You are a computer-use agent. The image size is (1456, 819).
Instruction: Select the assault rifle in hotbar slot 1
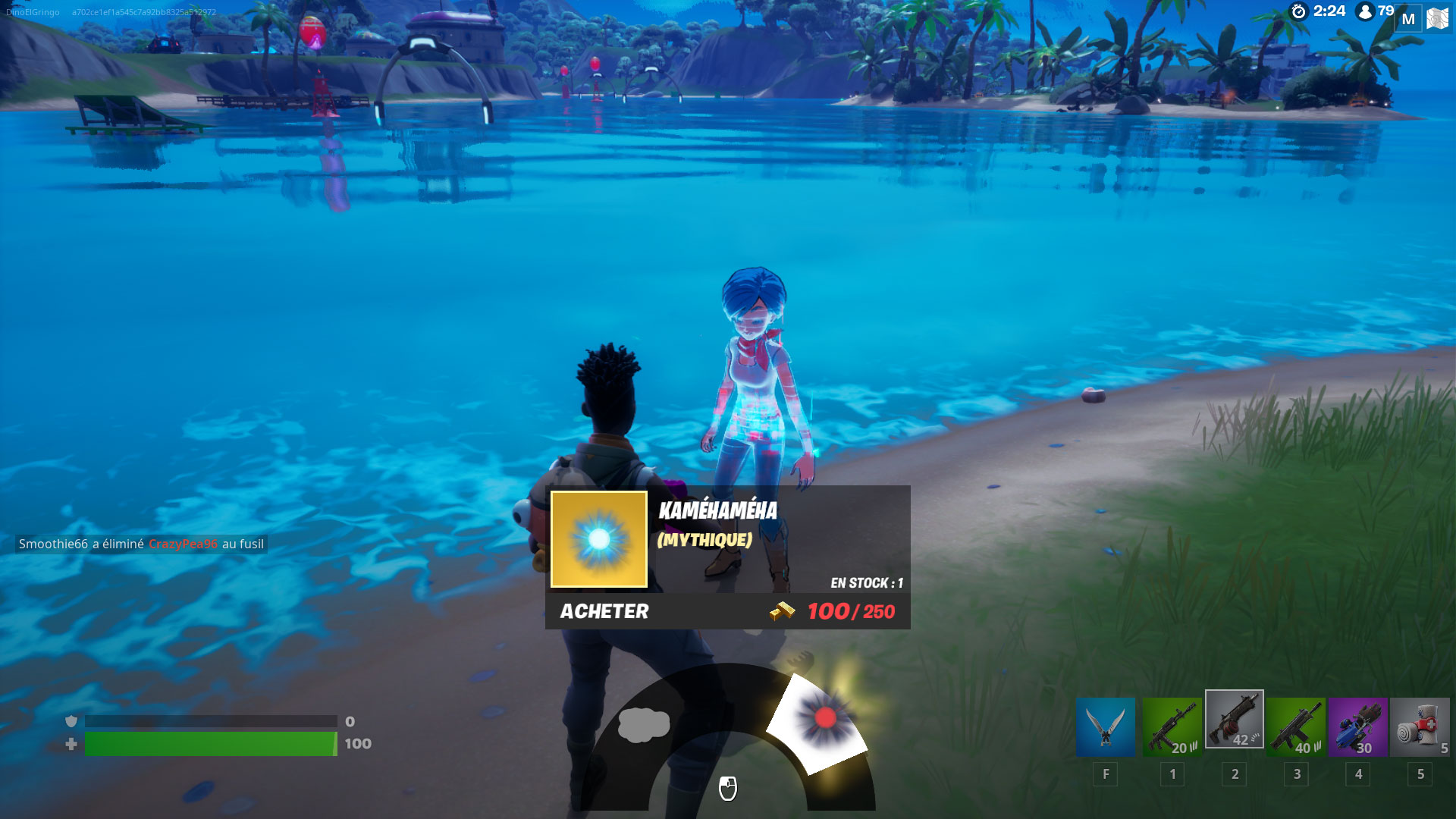[x=1172, y=726]
